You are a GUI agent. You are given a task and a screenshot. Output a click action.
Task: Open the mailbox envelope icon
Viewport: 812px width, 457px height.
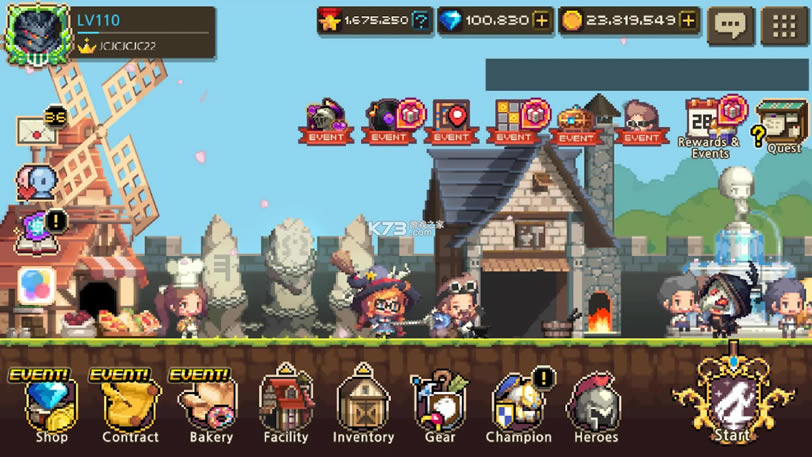[36, 131]
